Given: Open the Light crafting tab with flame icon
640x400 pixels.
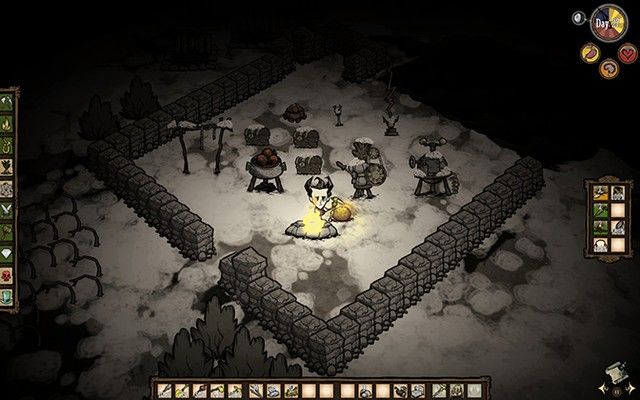Looking at the screenshot, I should pyautogui.click(x=8, y=125).
